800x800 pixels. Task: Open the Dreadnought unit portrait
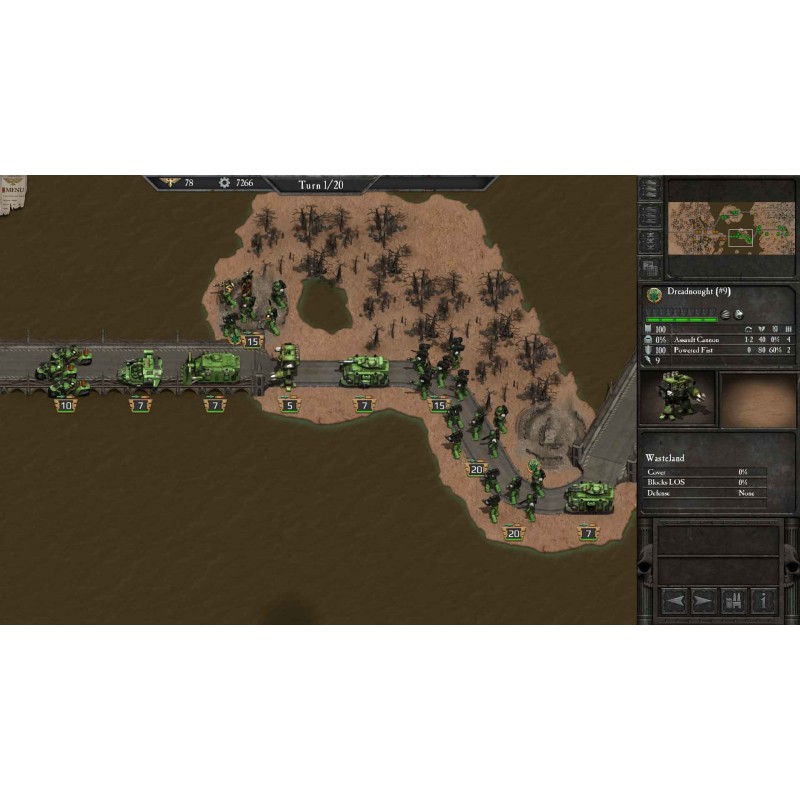(x=680, y=398)
